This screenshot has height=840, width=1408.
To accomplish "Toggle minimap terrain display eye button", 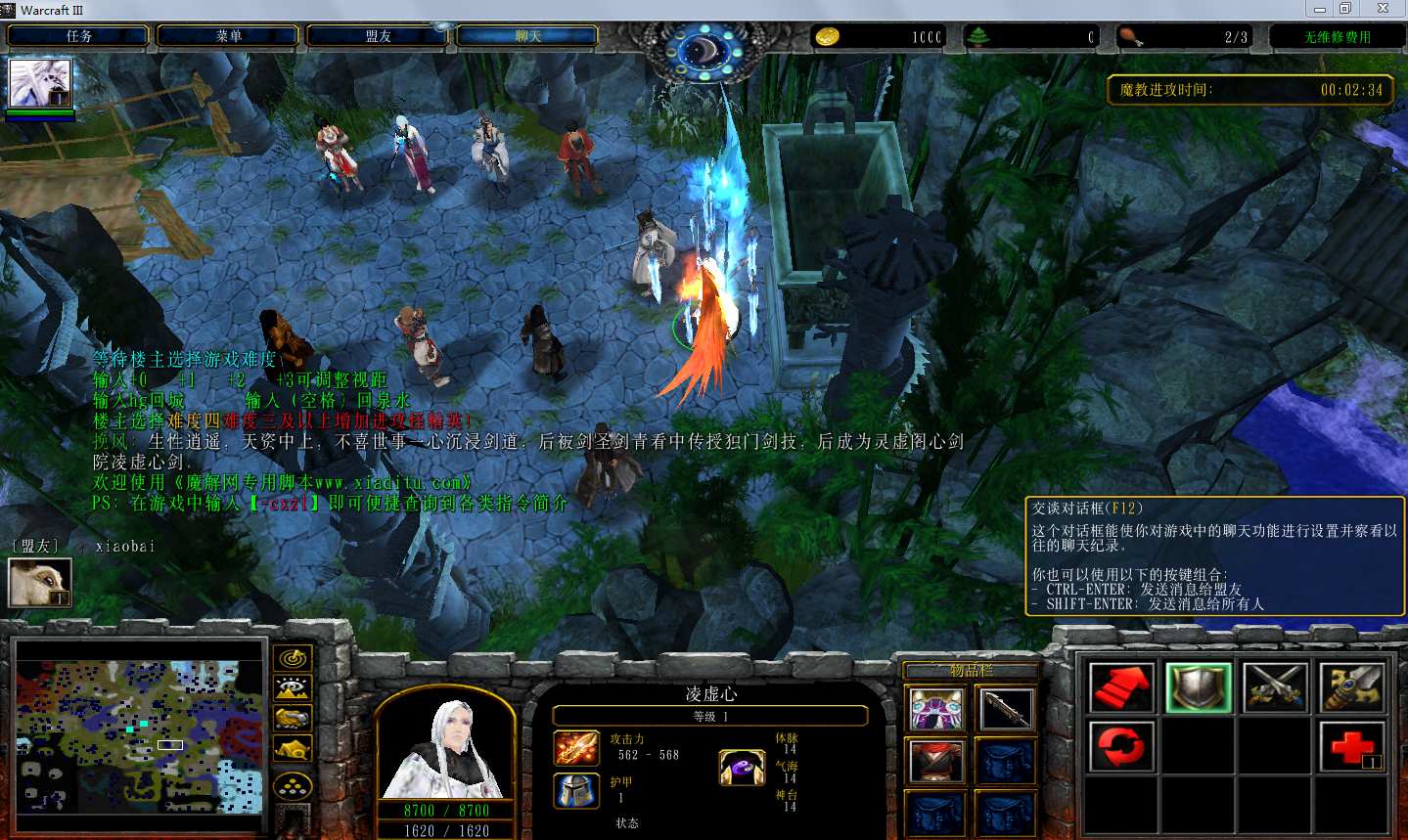I will tap(293, 688).
